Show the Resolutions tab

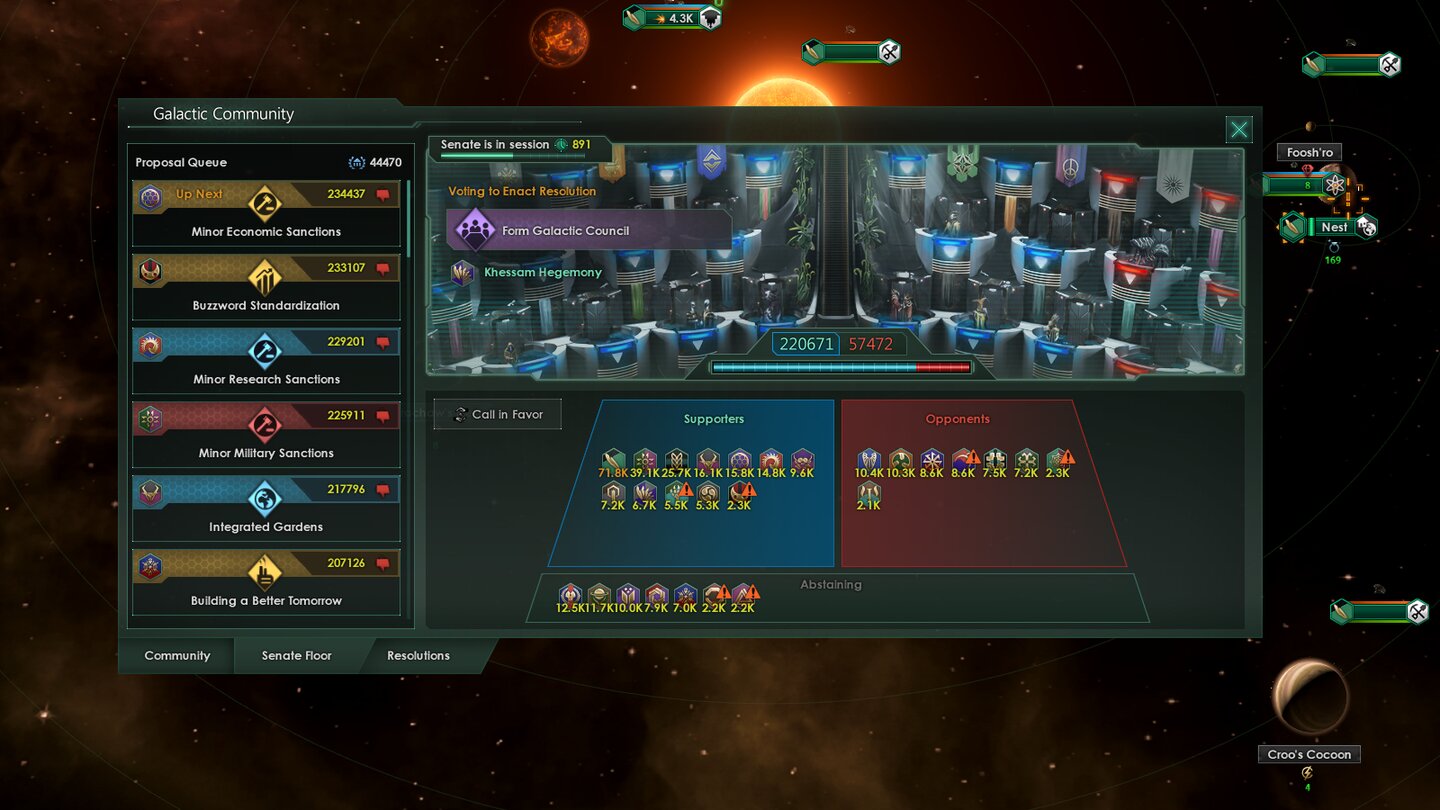pos(418,656)
